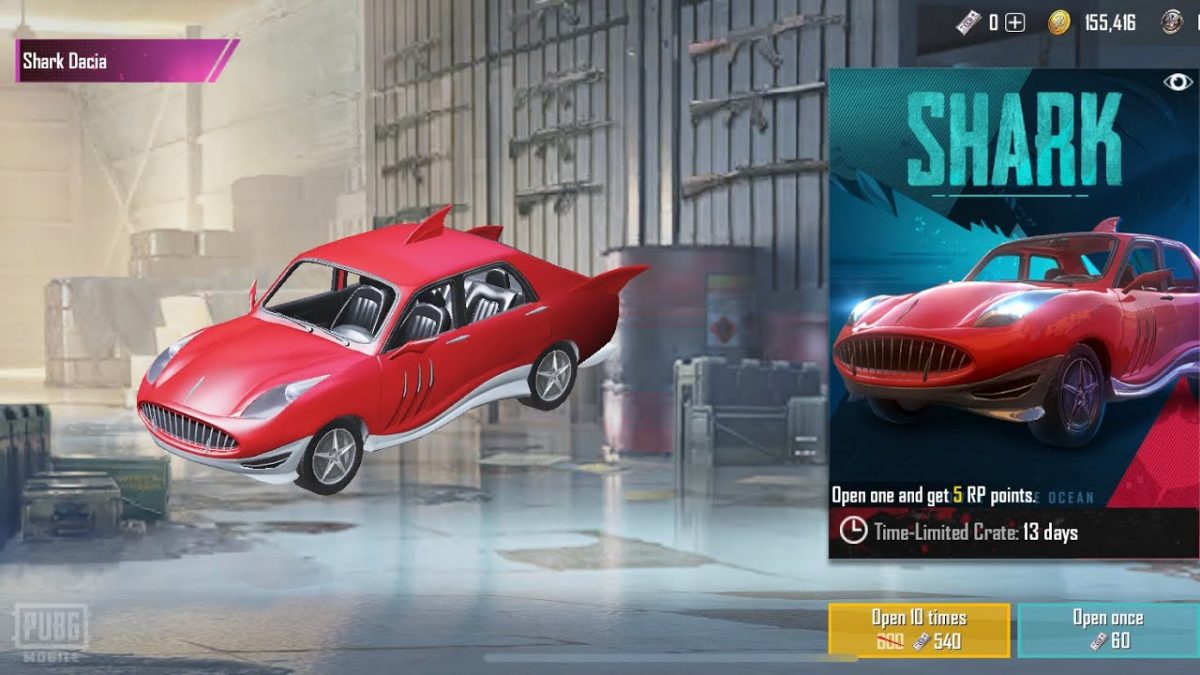Open one crate for 60

(x=1108, y=629)
